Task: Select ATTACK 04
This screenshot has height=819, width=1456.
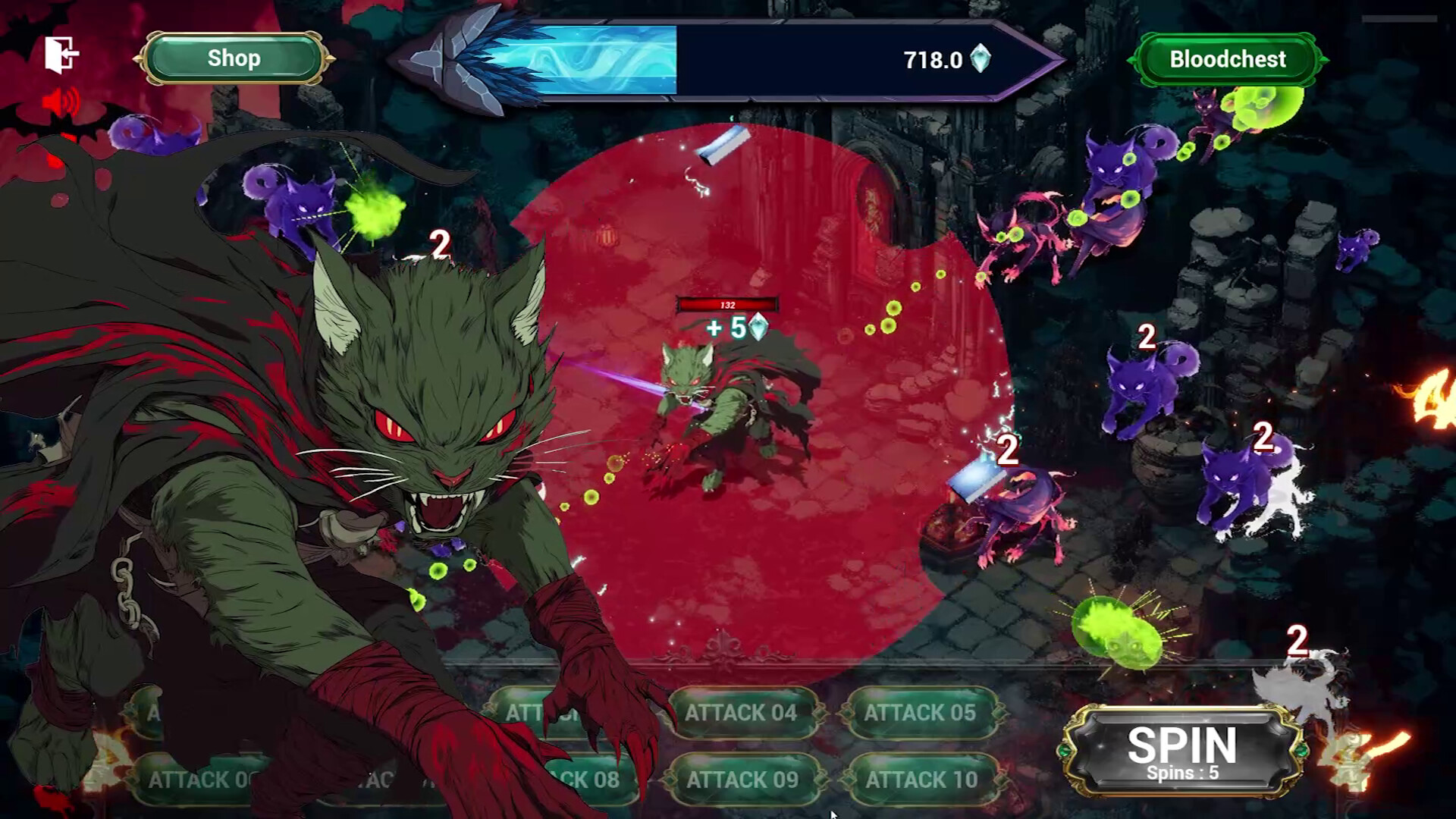Action: 741,713
